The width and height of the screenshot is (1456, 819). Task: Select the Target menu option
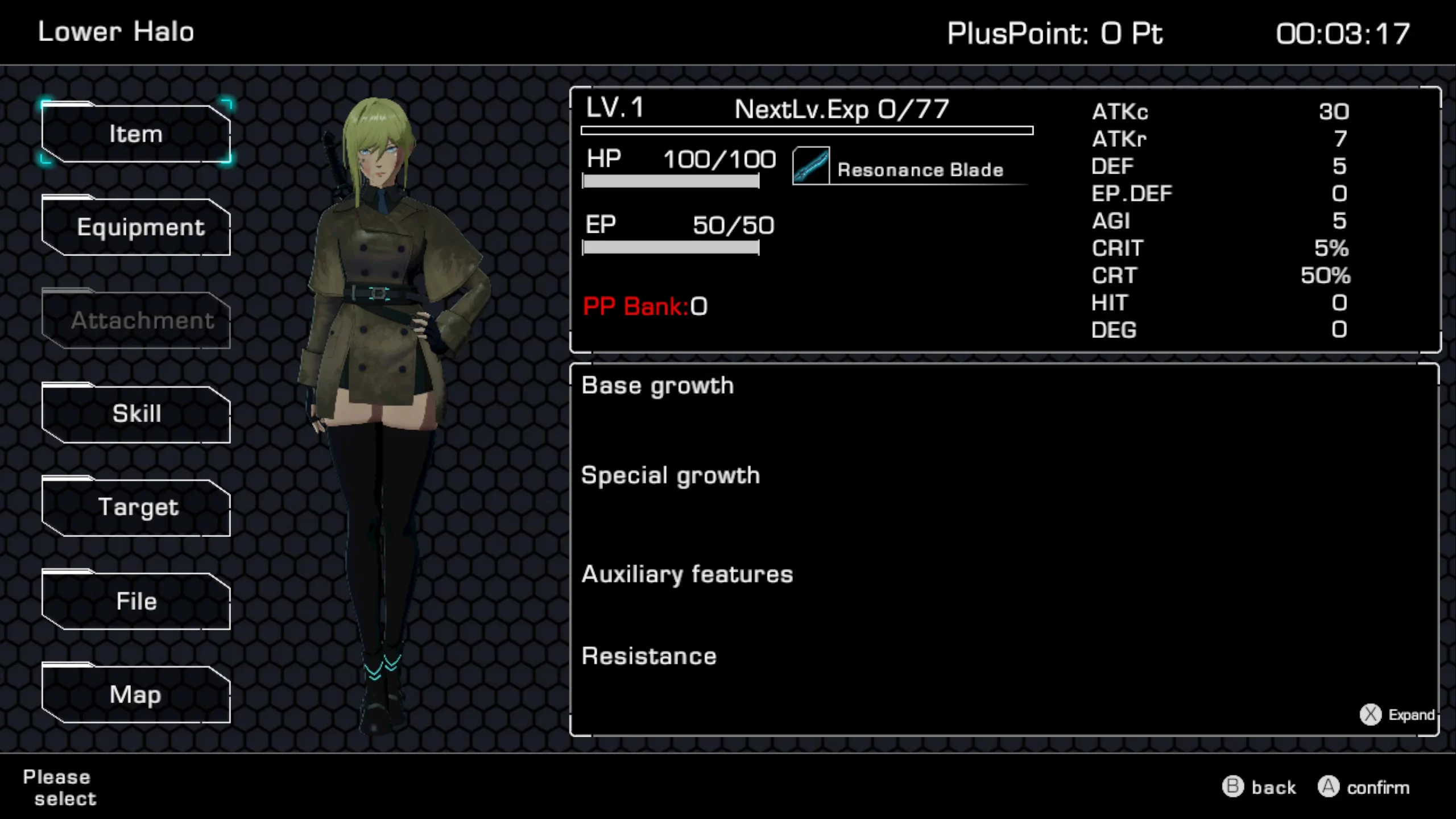tap(136, 507)
